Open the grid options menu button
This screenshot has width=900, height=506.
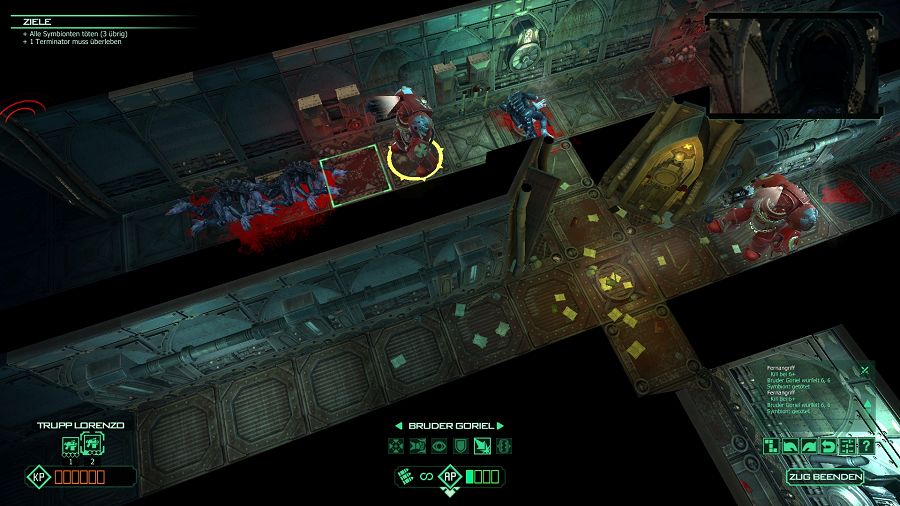(847, 446)
